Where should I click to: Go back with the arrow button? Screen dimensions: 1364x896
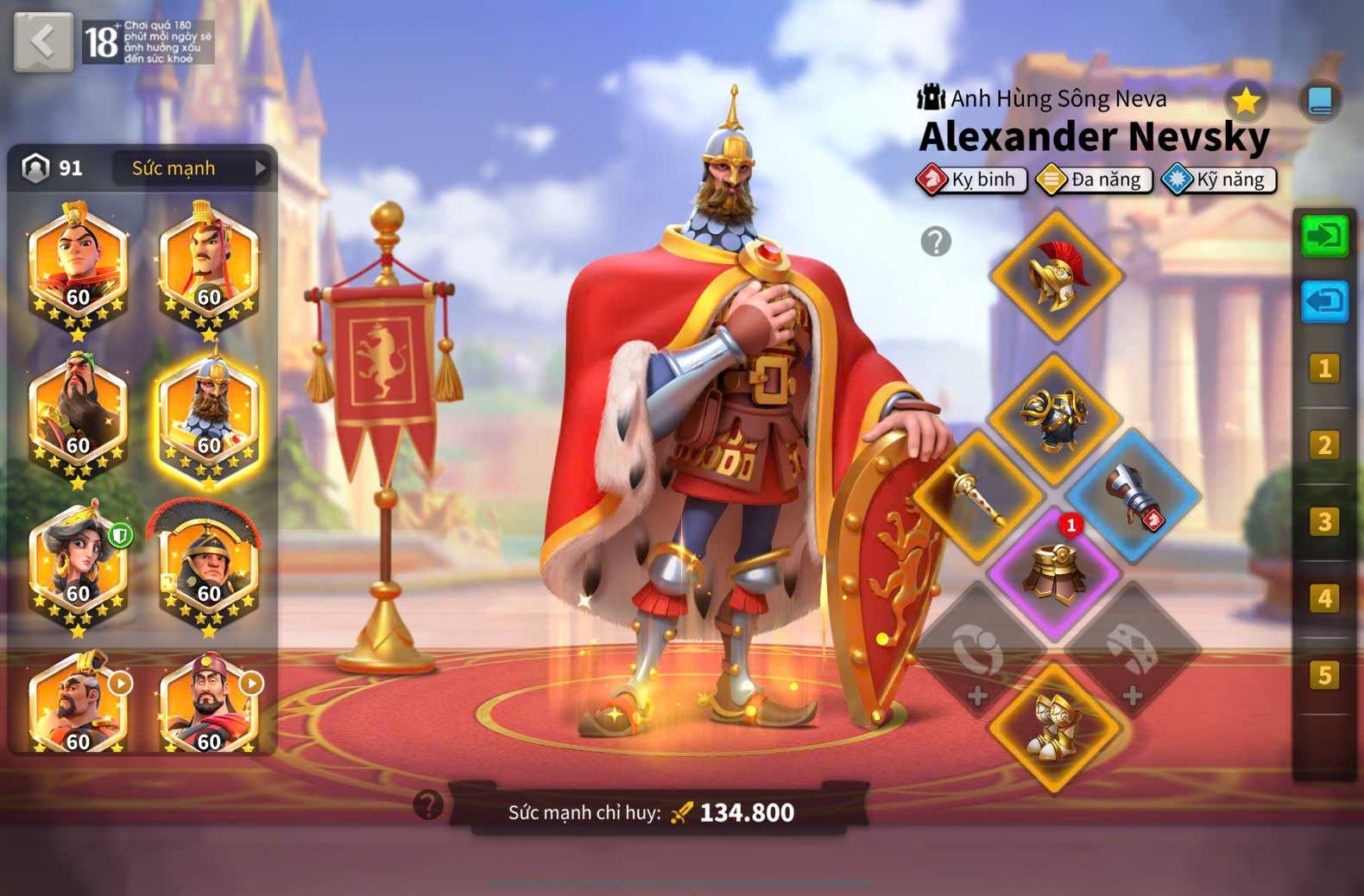point(43,41)
